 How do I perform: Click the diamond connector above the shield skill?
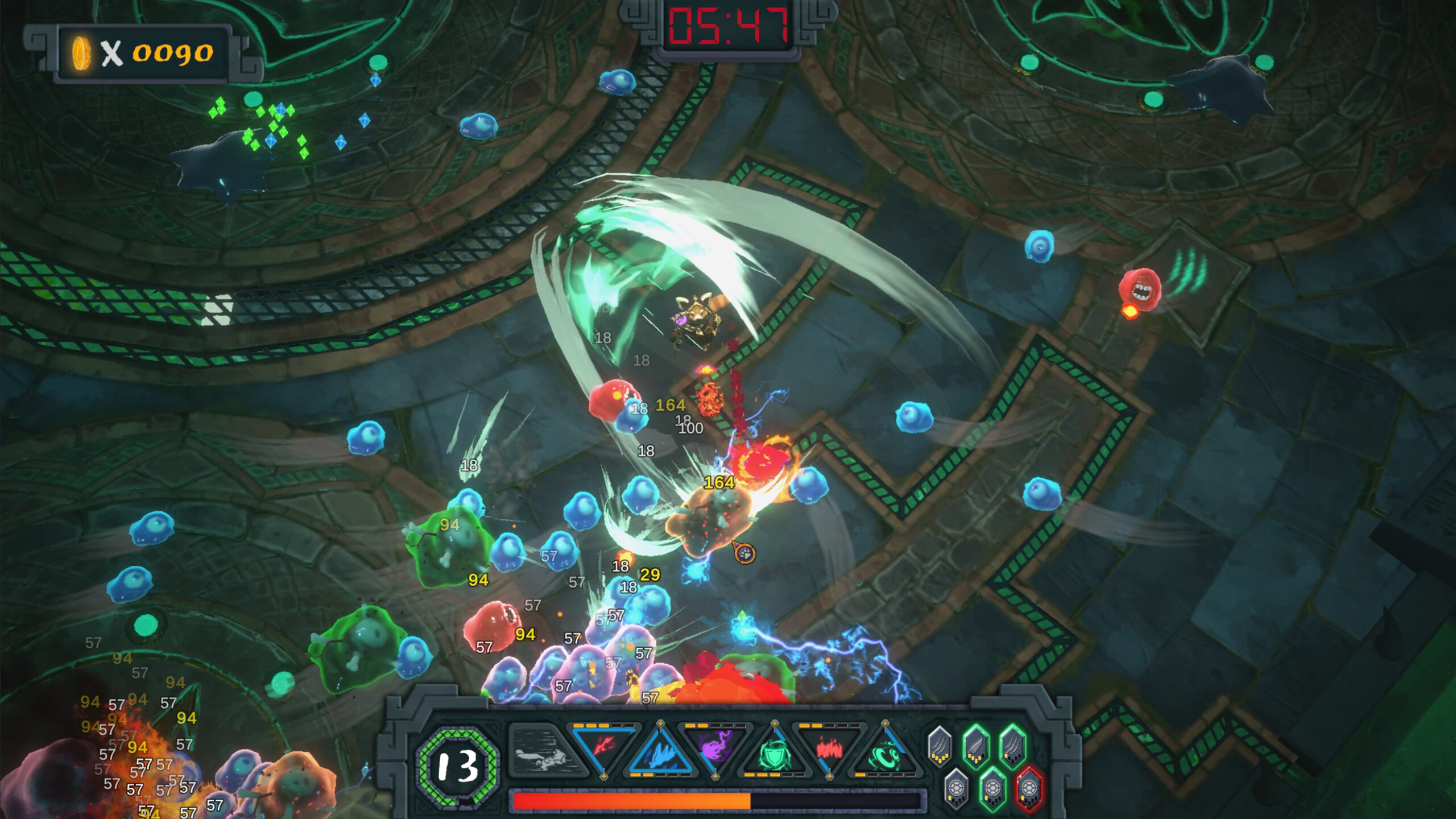tap(774, 723)
